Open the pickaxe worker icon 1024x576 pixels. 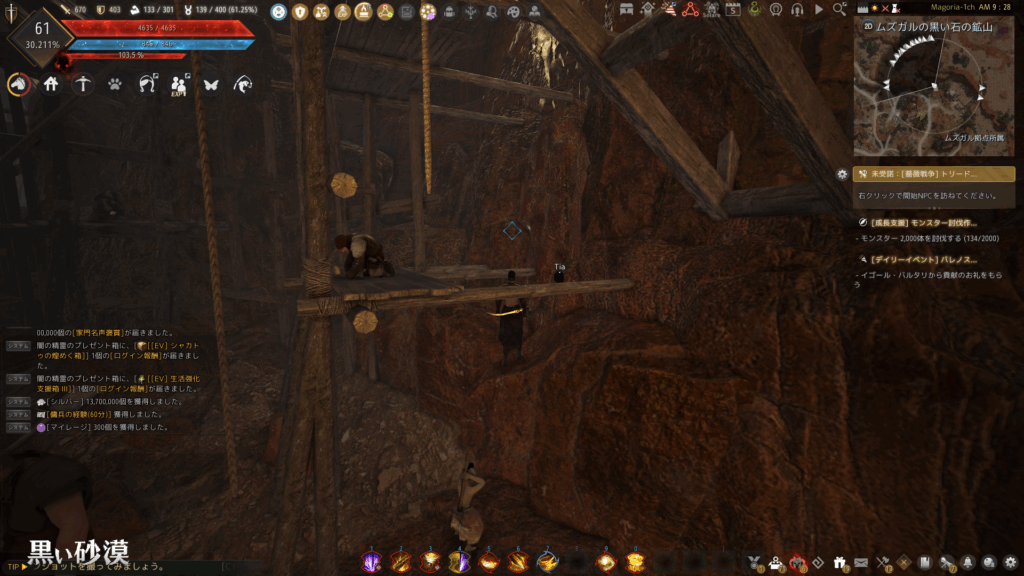tap(83, 85)
